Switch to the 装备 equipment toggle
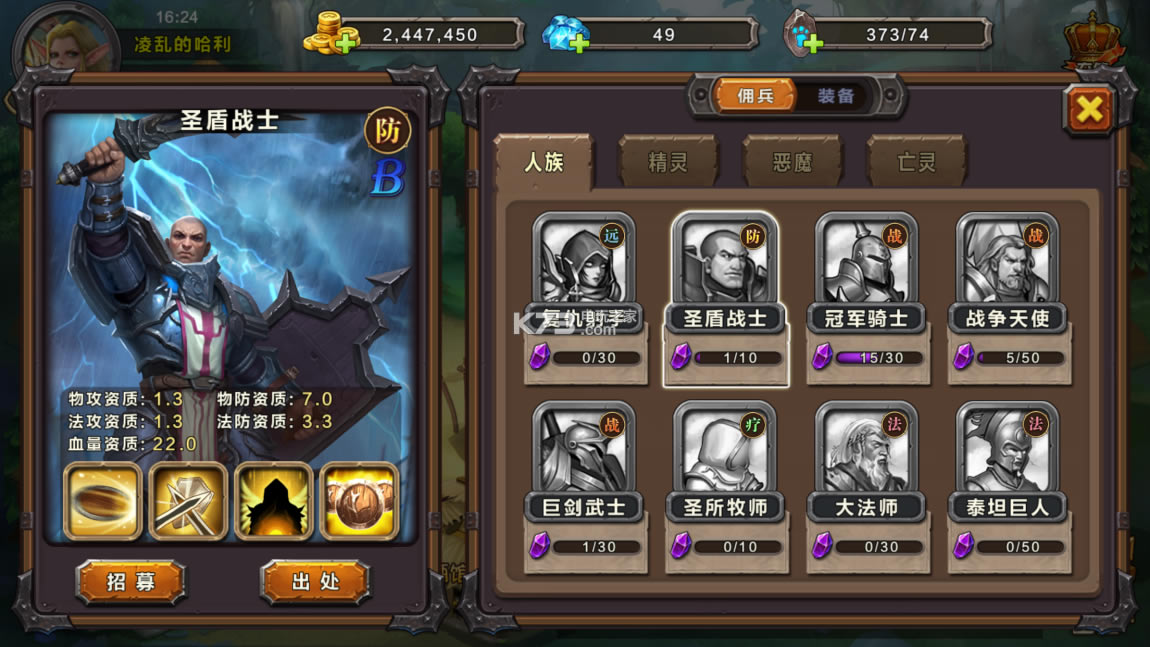Image resolution: width=1150 pixels, height=647 pixels. [x=836, y=96]
